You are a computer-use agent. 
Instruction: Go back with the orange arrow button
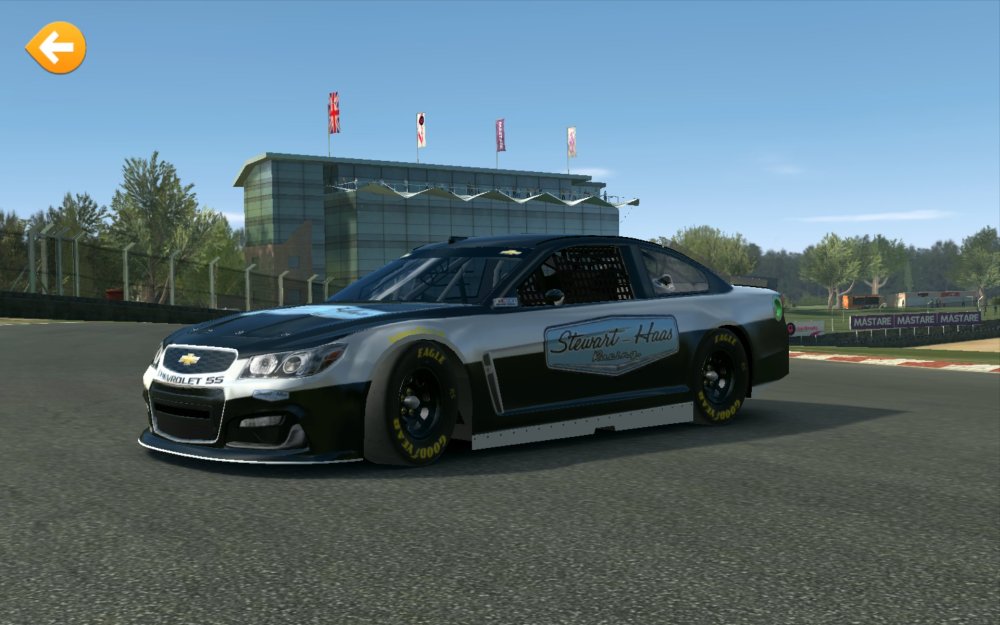[x=56, y=47]
